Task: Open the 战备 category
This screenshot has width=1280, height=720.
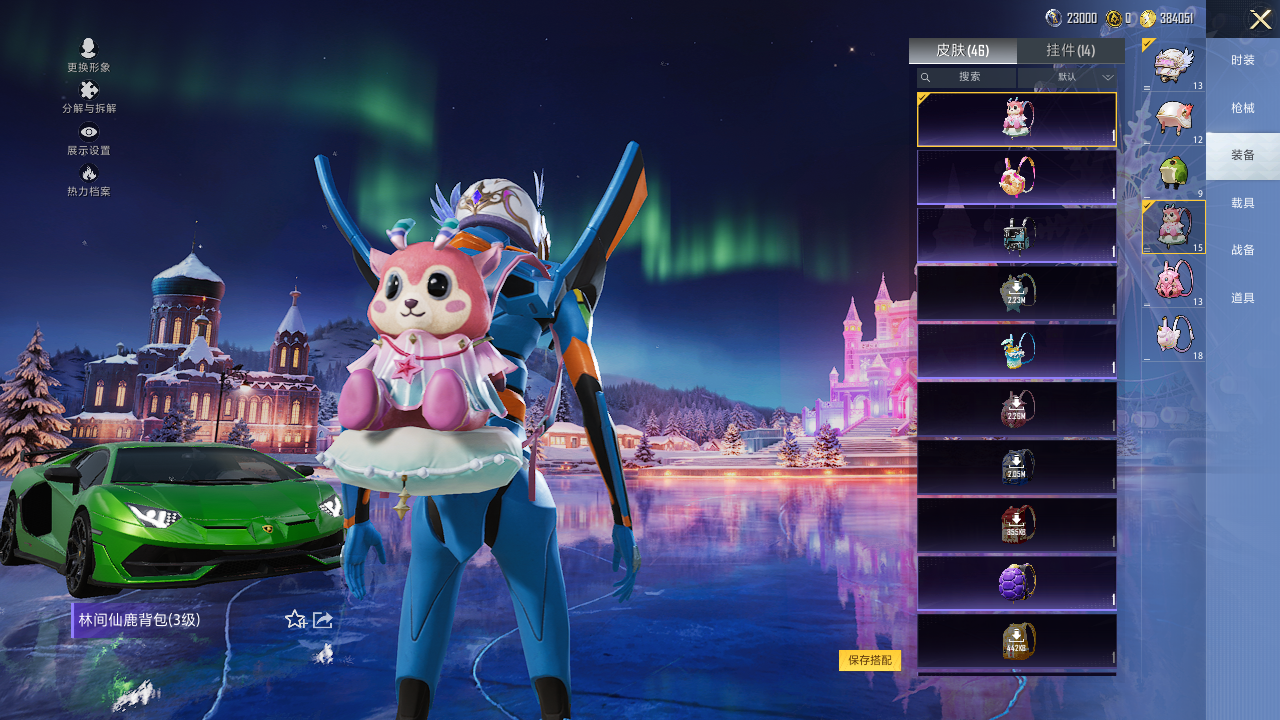Action: [x=1243, y=250]
